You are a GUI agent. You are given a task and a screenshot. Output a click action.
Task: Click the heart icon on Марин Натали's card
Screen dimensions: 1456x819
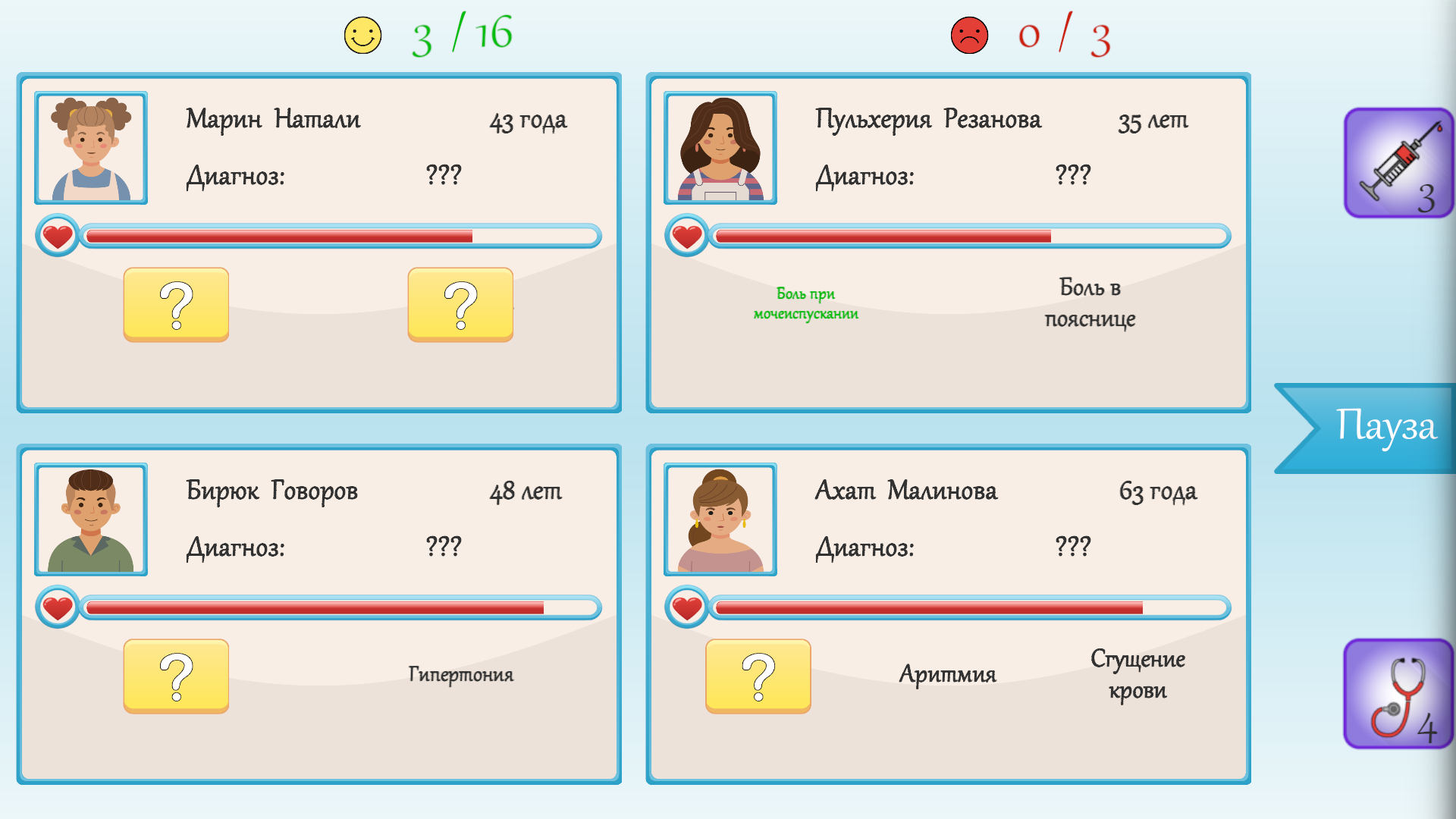[x=56, y=236]
